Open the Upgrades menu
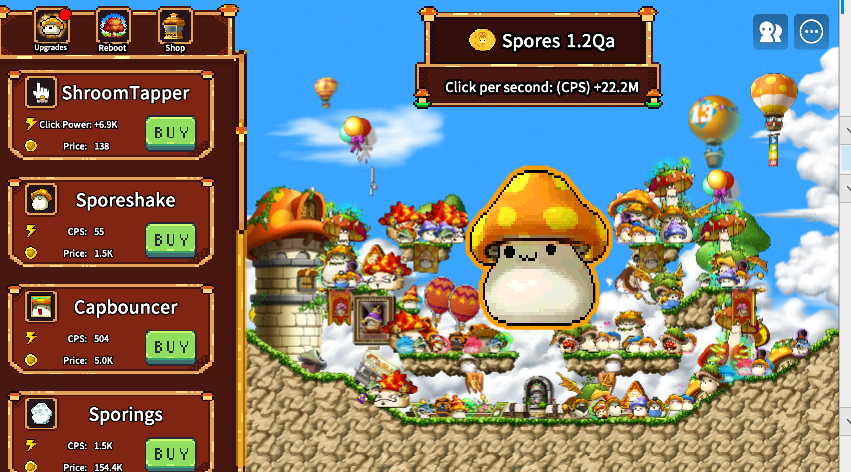The height and width of the screenshot is (472, 851). (49, 27)
